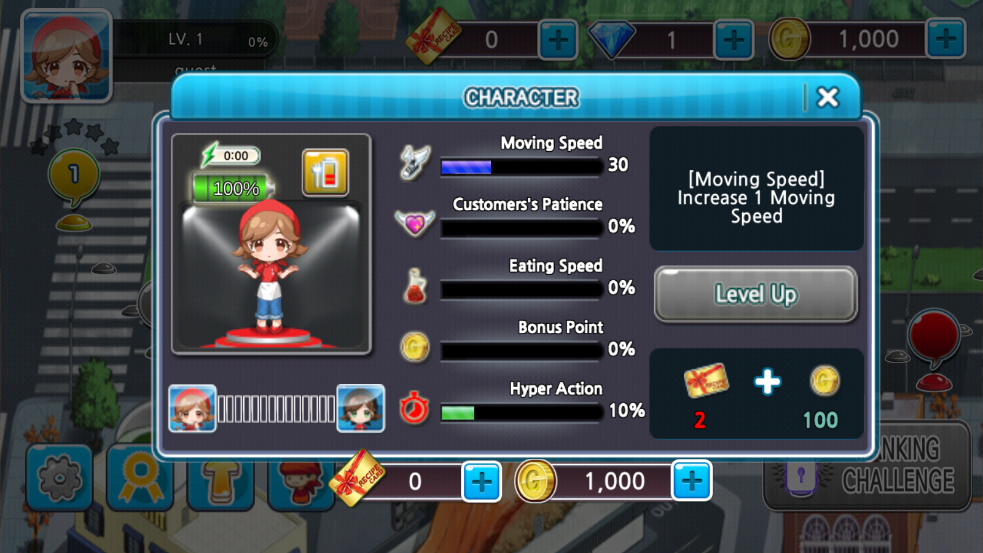Close the Character window
Screen dimensions: 983x553
point(827,97)
